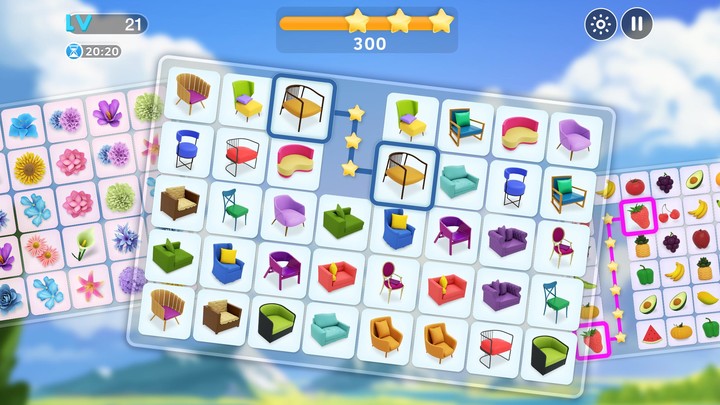Pick the cherries tile
The width and height of the screenshot is (720, 405).
tap(667, 213)
